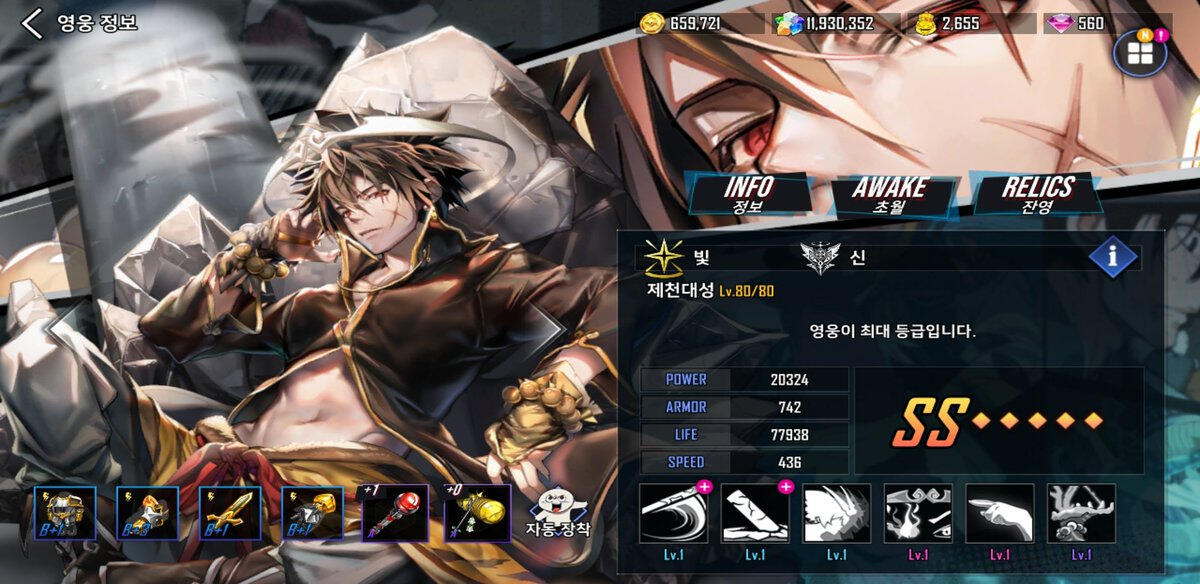
Task: Select the red orb staff slot
Action: (x=394, y=513)
